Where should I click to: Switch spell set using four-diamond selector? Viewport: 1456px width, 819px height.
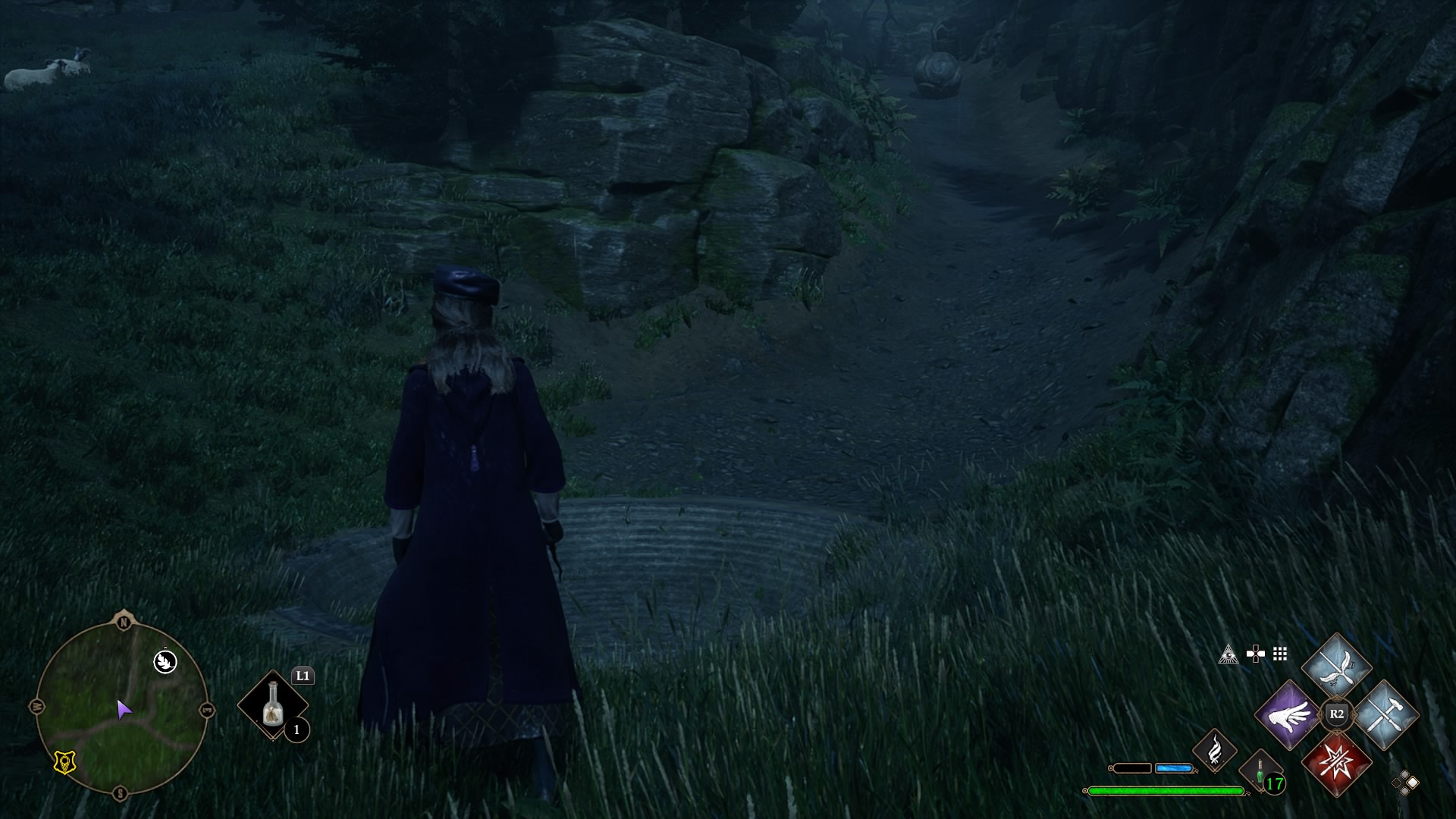(x=1404, y=783)
